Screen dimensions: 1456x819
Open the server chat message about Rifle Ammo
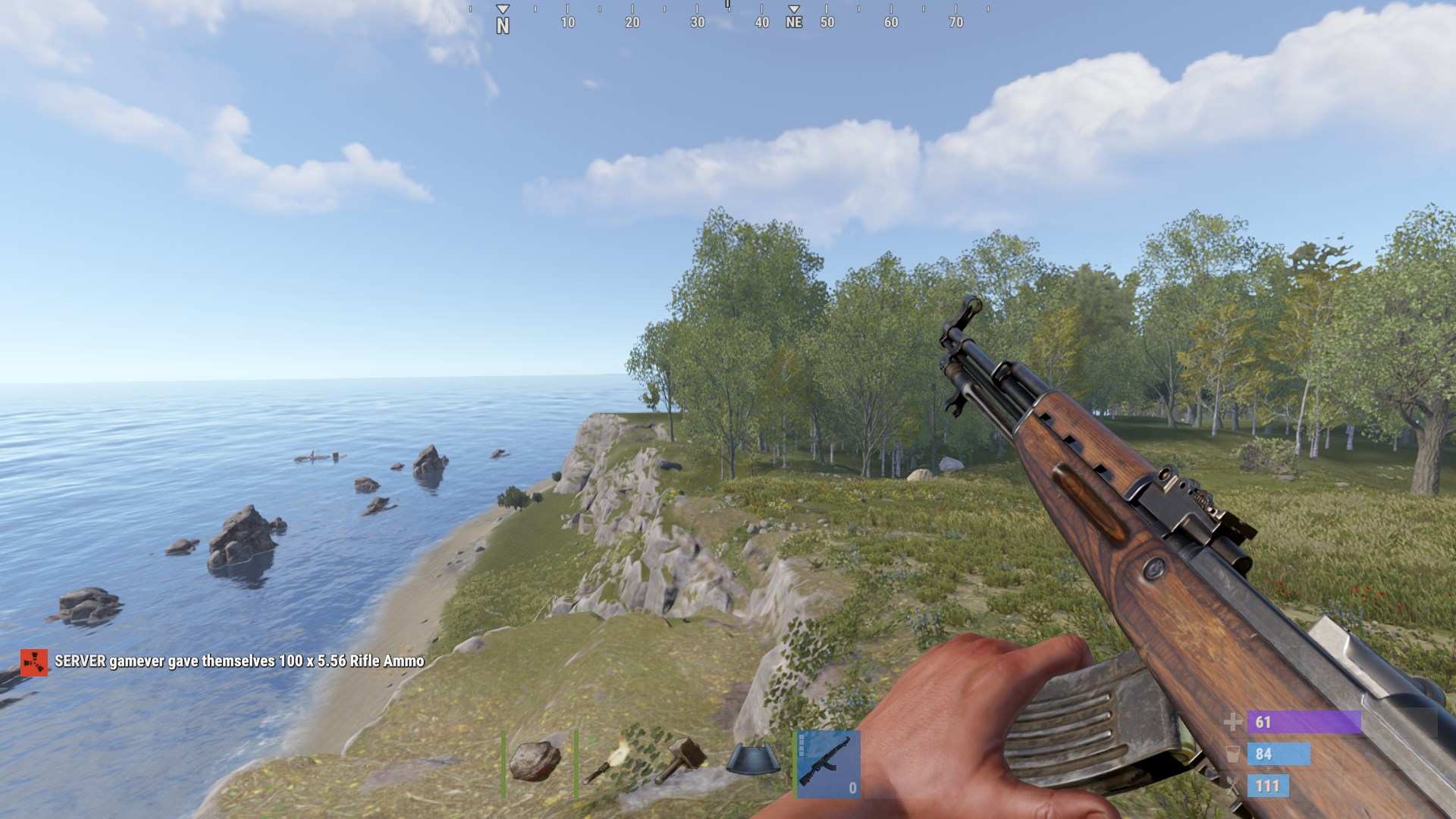tap(239, 661)
